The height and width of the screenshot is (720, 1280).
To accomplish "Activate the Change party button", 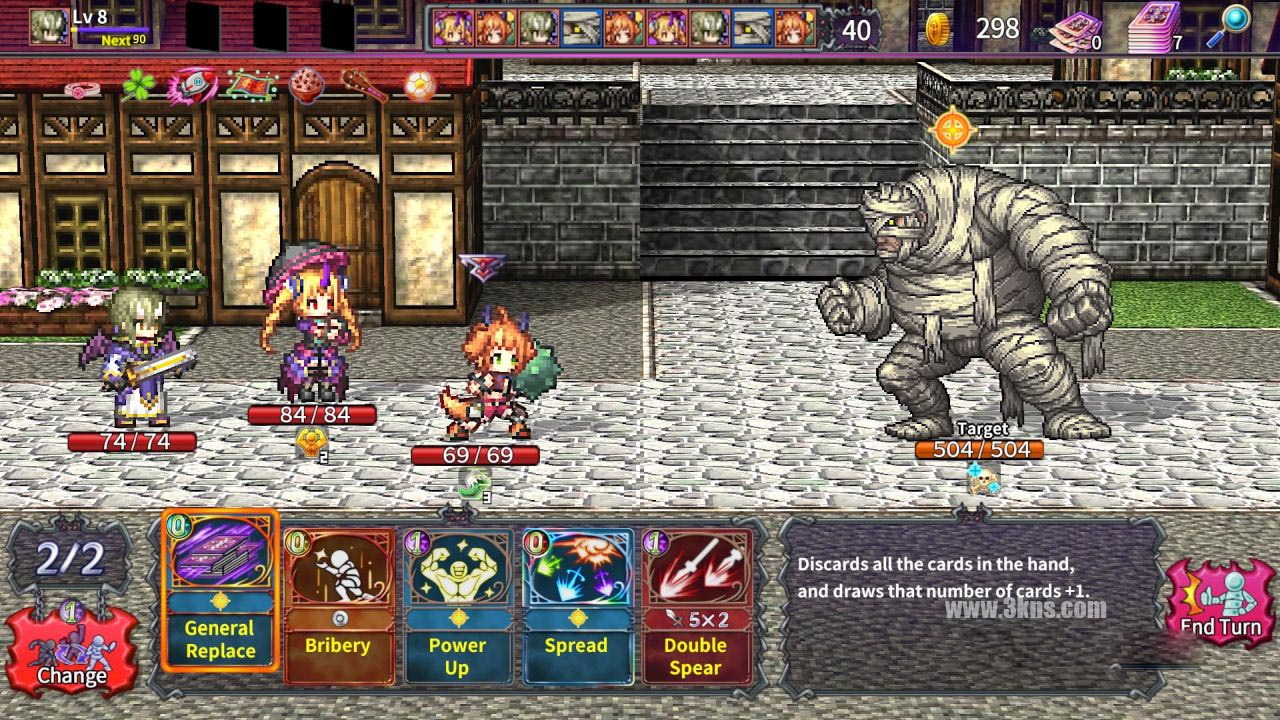I will (x=71, y=650).
